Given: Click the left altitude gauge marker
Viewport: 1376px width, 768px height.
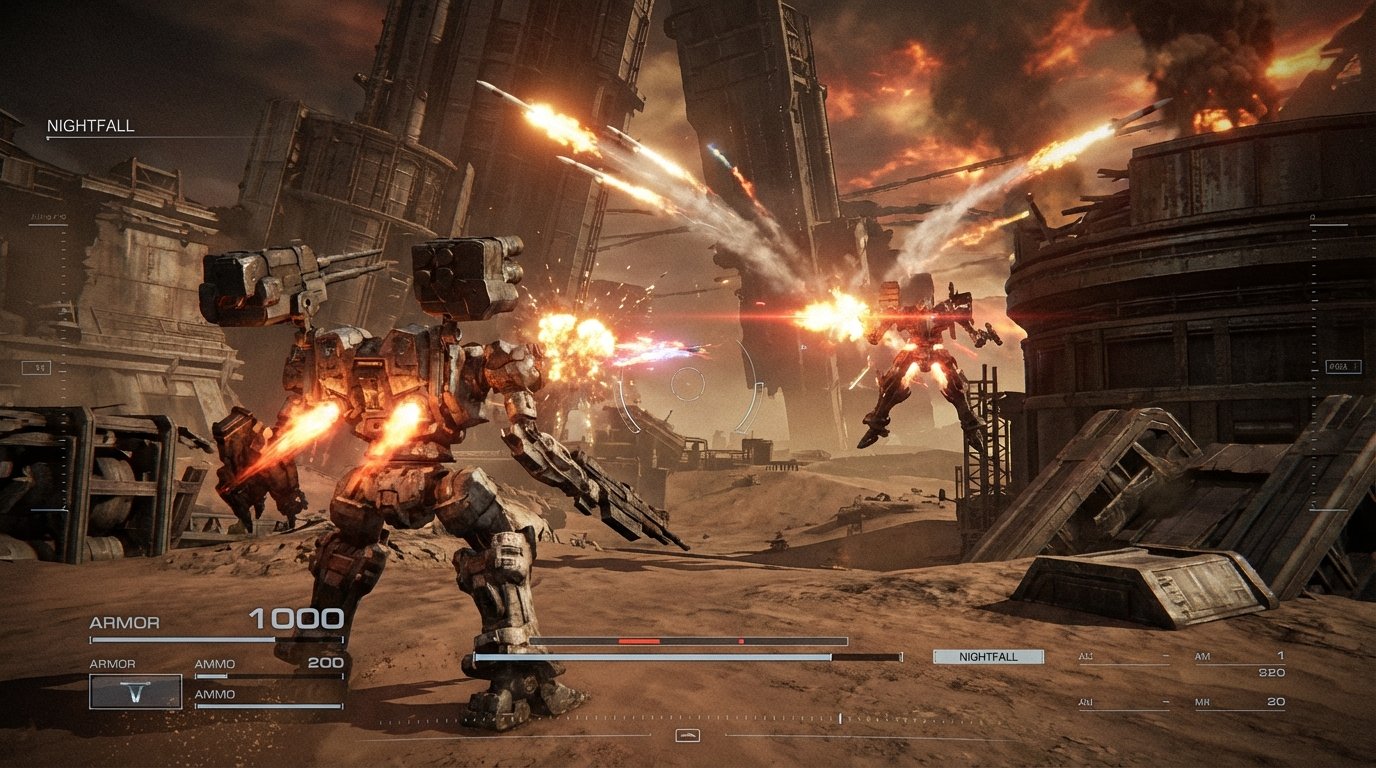Looking at the screenshot, I should point(34,367).
